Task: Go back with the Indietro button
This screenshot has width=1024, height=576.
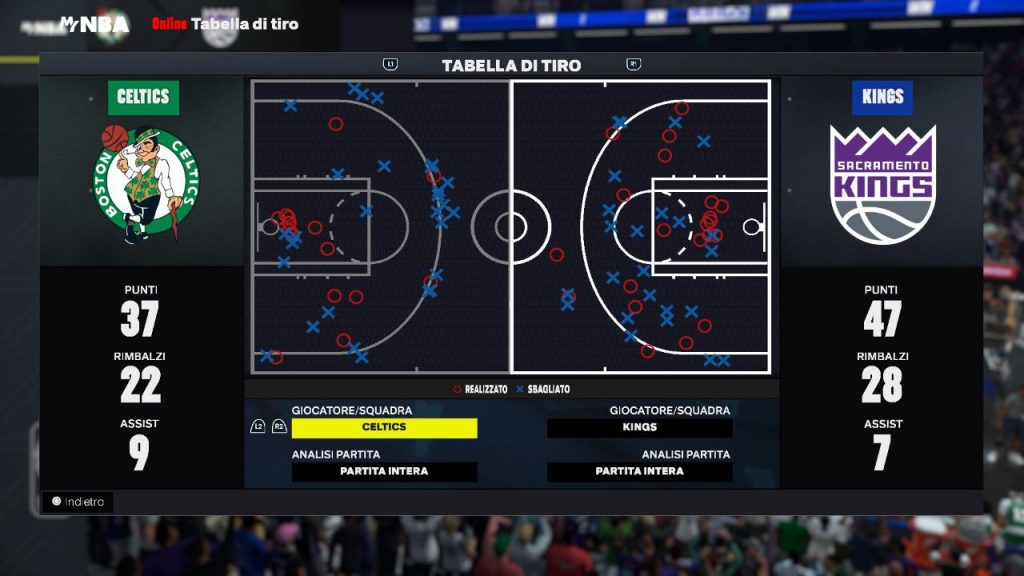Action: click(x=77, y=502)
